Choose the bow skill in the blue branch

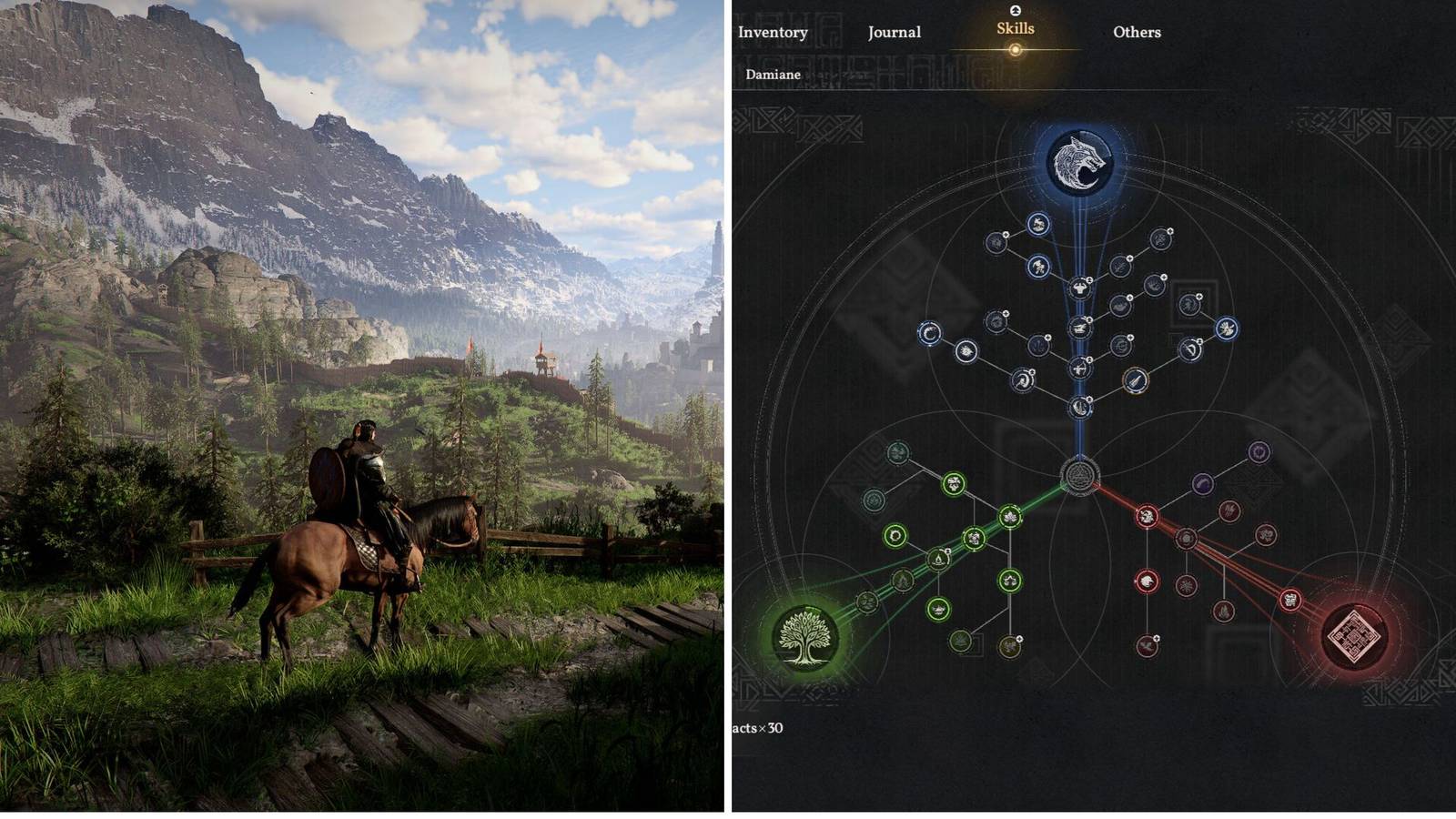click(1081, 369)
